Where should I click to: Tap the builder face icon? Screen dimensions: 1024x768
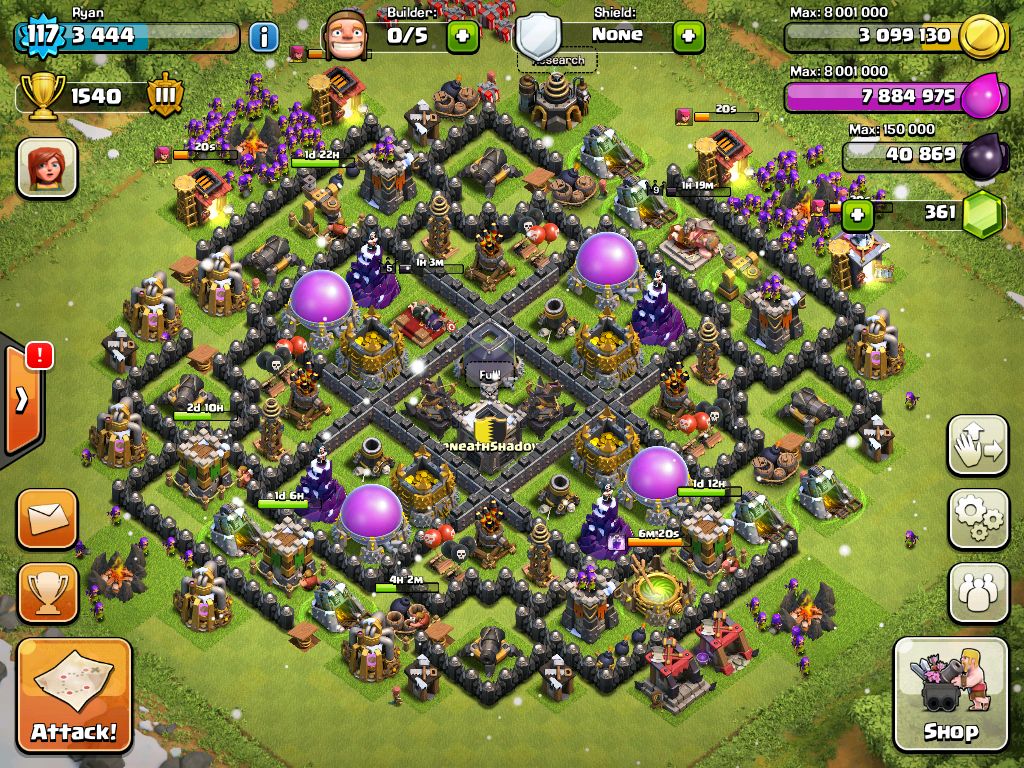point(346,39)
